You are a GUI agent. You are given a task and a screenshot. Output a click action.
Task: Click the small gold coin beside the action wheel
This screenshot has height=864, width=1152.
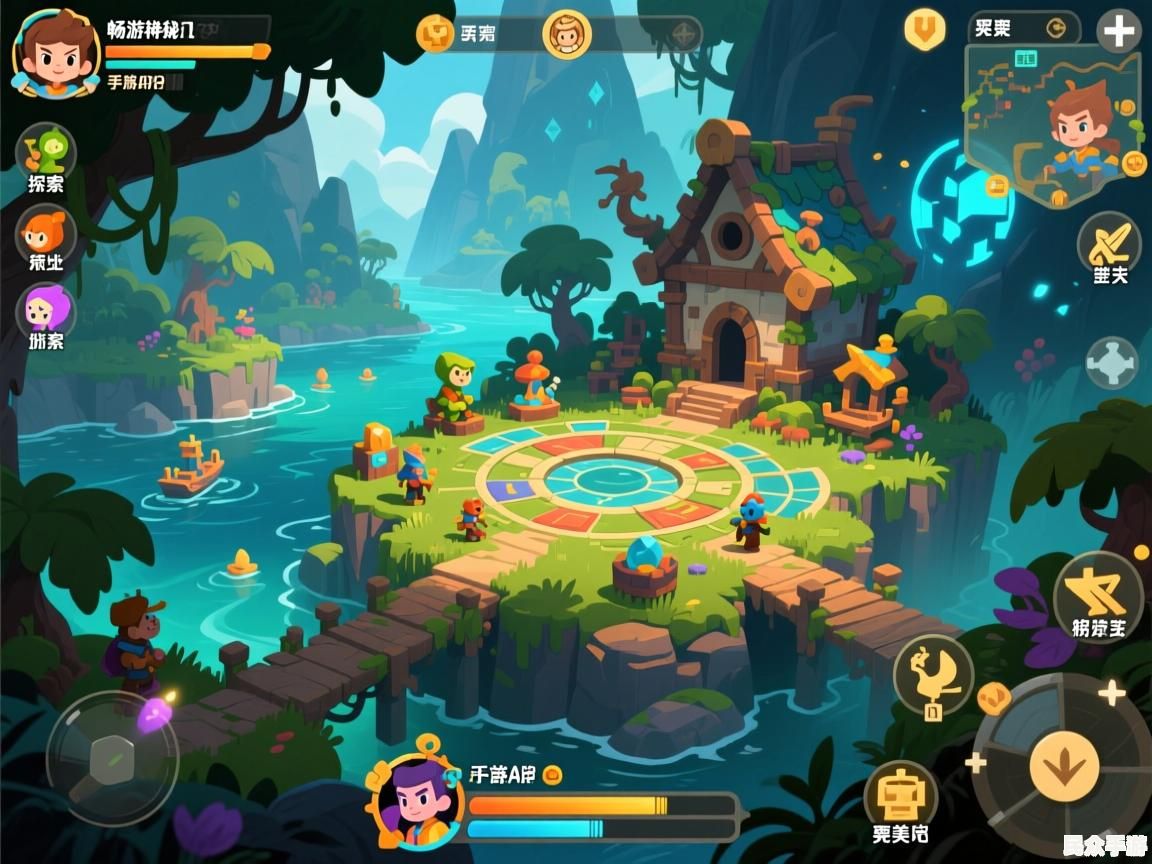[x=993, y=698]
